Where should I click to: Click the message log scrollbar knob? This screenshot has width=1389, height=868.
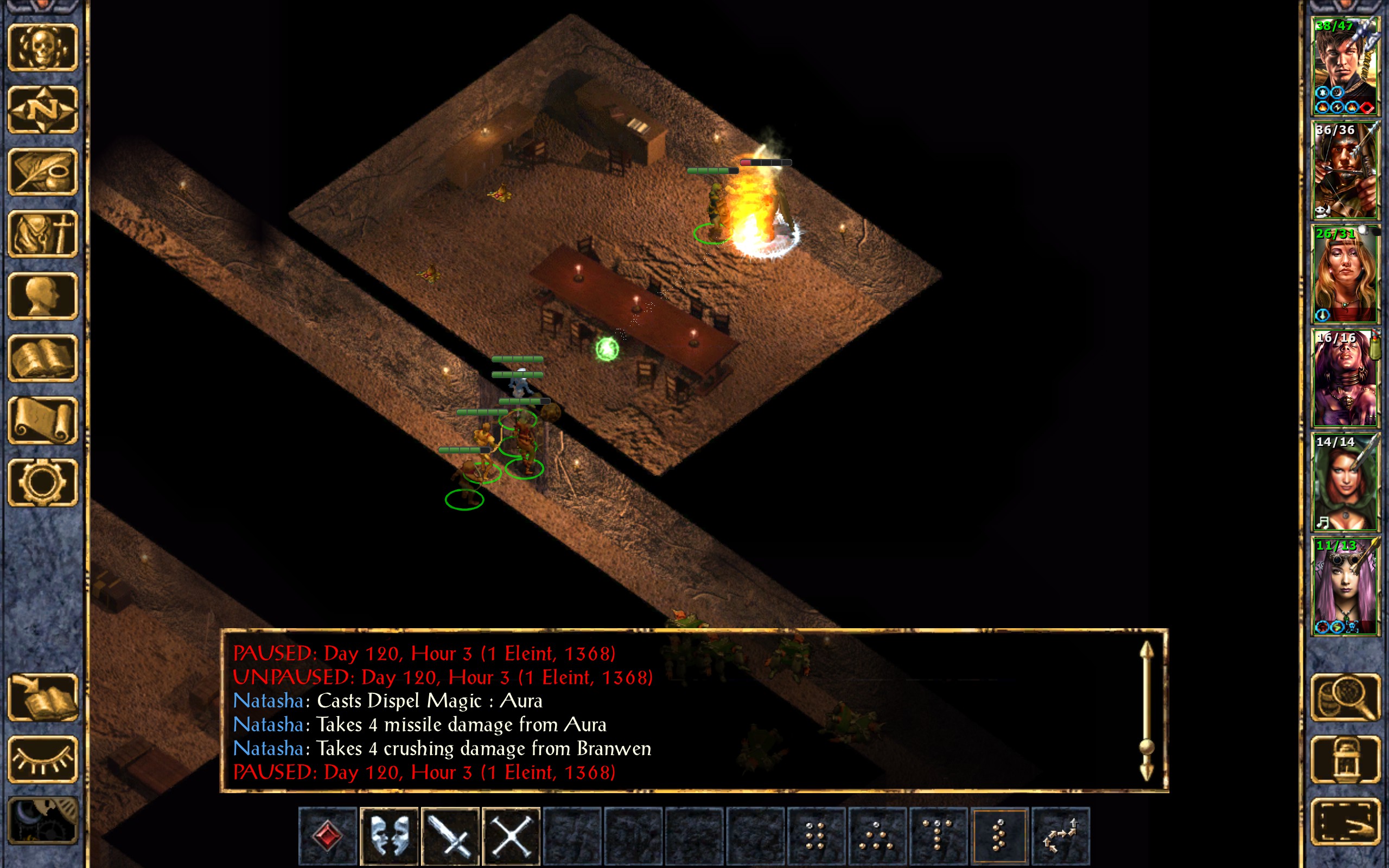click(x=1146, y=746)
